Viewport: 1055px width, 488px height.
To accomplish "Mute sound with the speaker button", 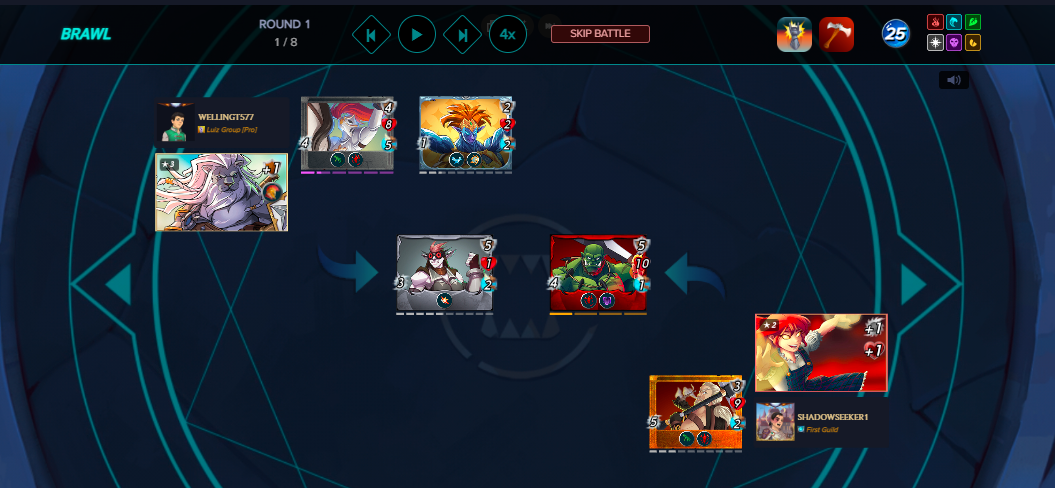I will point(953,80).
